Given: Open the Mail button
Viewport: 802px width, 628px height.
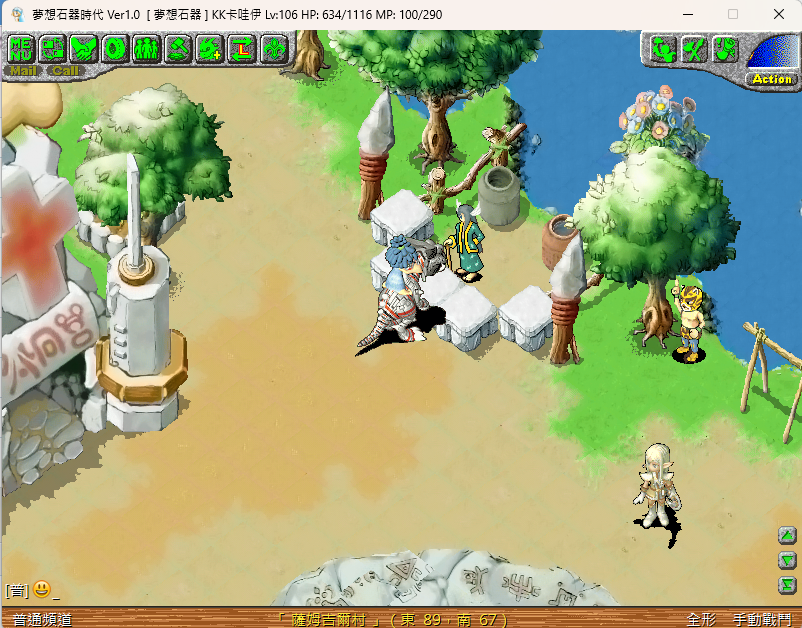Looking at the screenshot, I should point(24,71).
